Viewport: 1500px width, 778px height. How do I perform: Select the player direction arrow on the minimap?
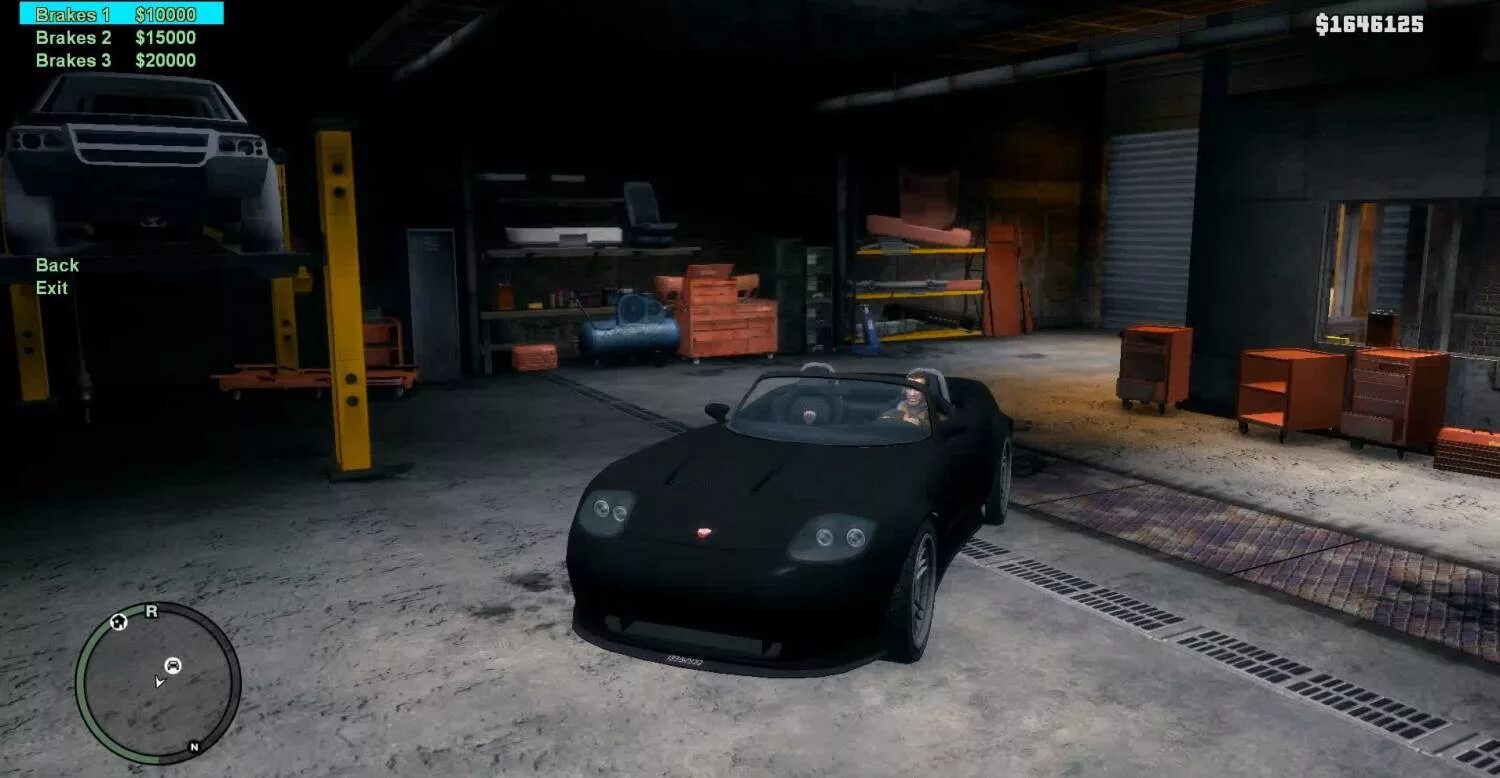pyautogui.click(x=159, y=682)
